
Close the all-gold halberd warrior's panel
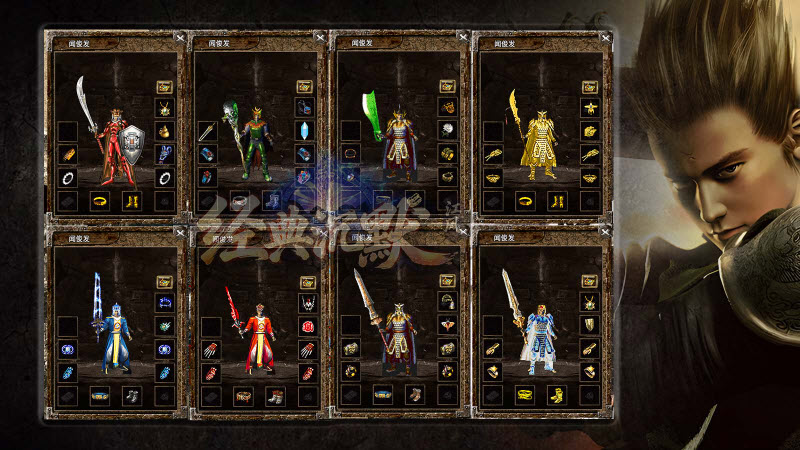604,36
